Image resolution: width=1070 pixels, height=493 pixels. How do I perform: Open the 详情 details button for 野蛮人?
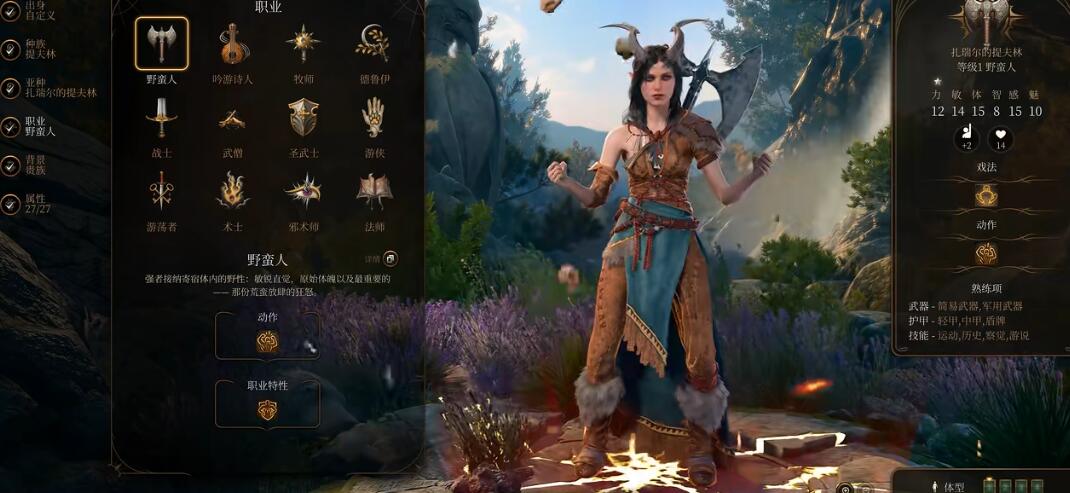pos(390,259)
